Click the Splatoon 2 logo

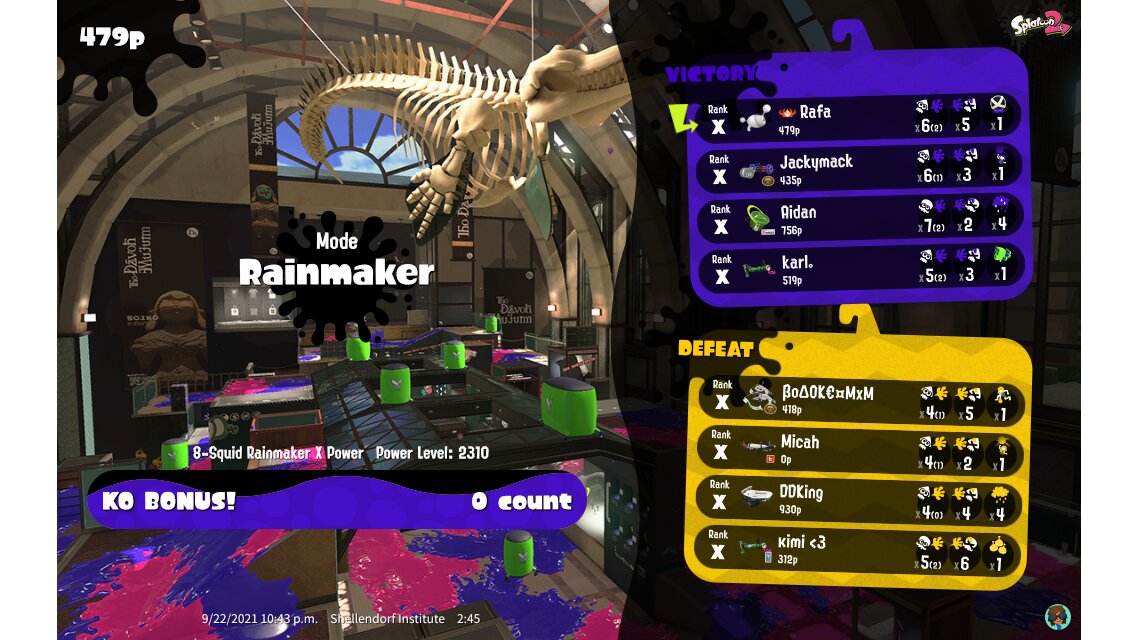click(1040, 24)
